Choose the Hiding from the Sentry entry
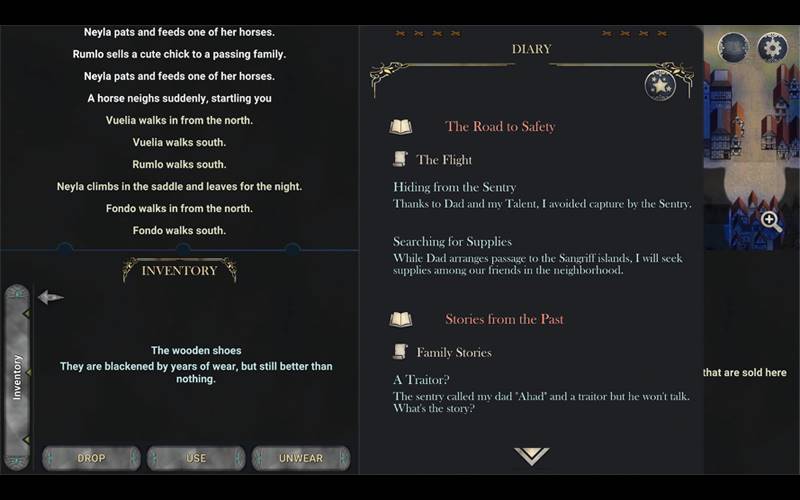The image size is (800, 500). [x=454, y=187]
